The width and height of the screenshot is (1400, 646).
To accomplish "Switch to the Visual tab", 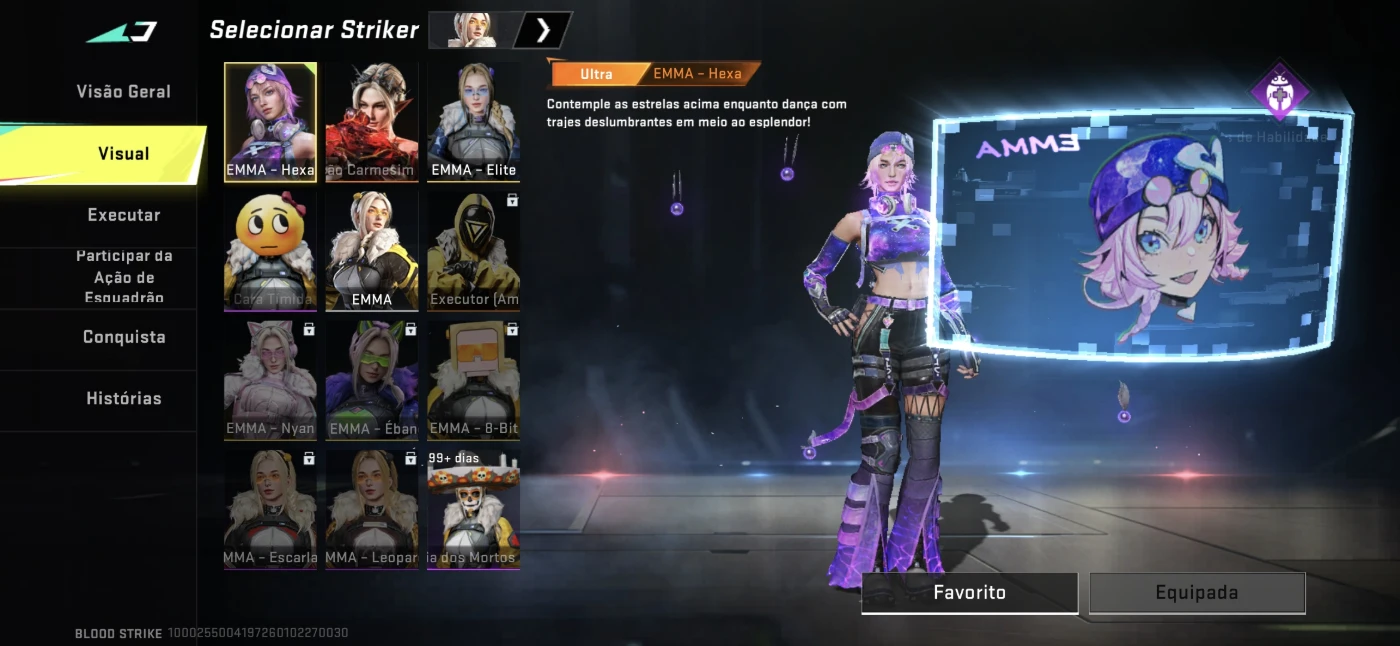I will pos(123,154).
